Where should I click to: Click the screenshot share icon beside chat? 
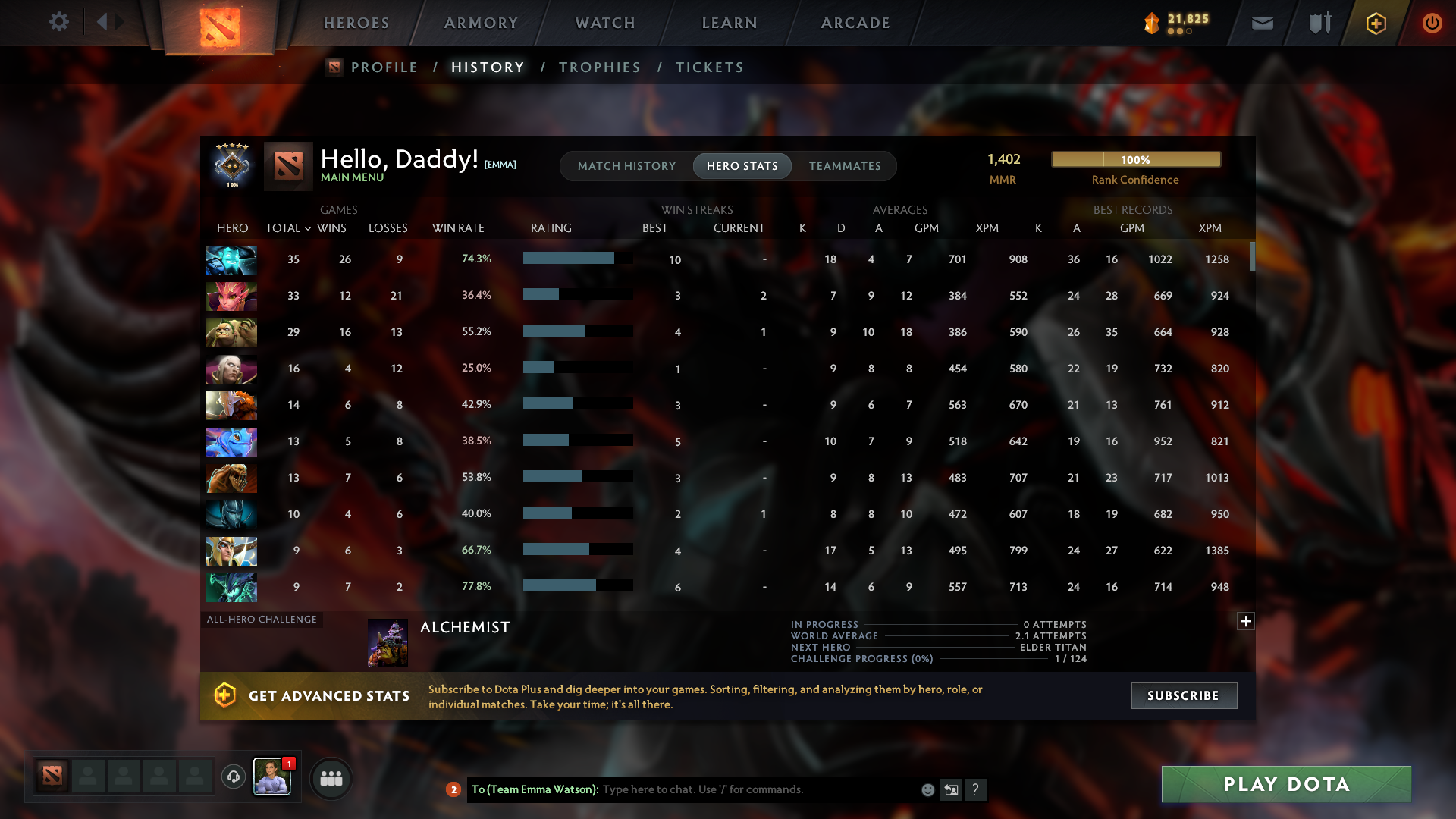pos(951,789)
